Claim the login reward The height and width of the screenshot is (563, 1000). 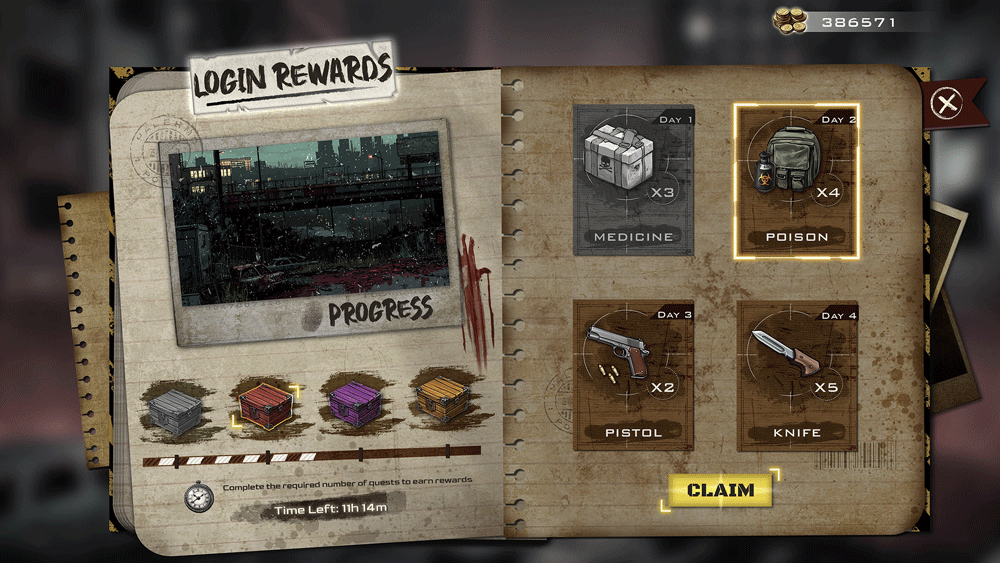(x=720, y=490)
